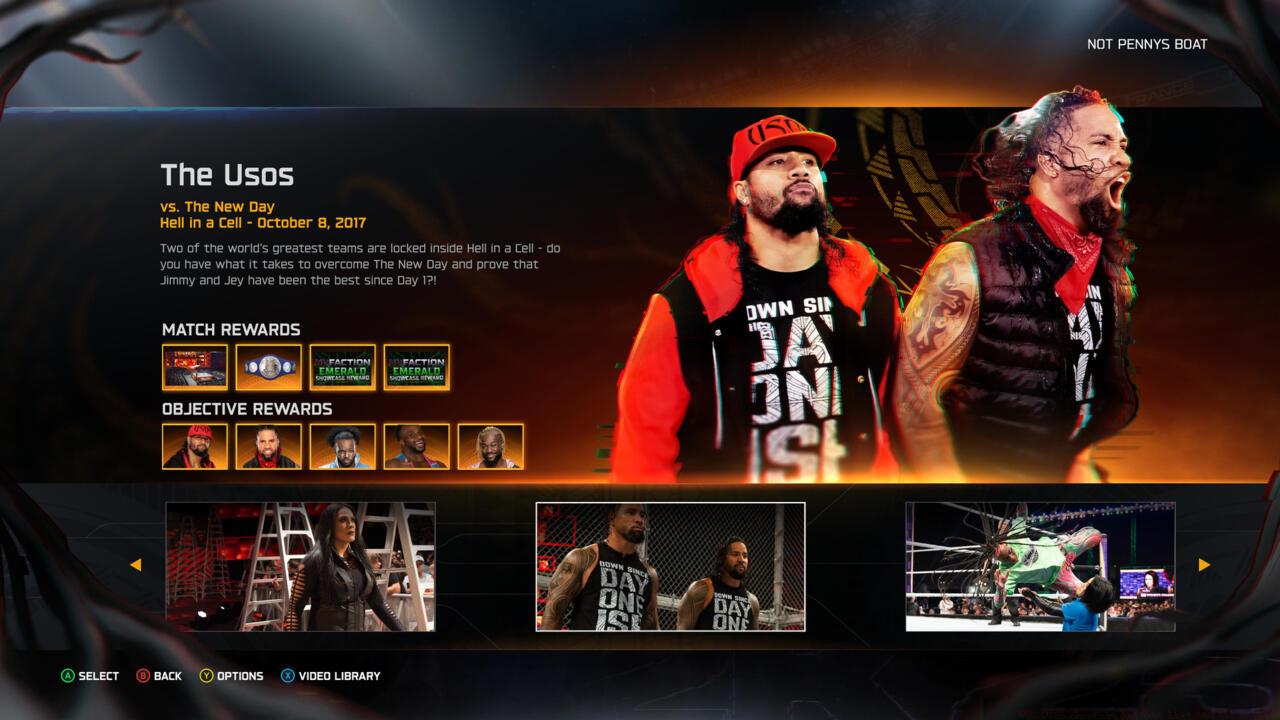Click the left video thumbnail with the ladders
The height and width of the screenshot is (720, 1280).
coord(302,565)
